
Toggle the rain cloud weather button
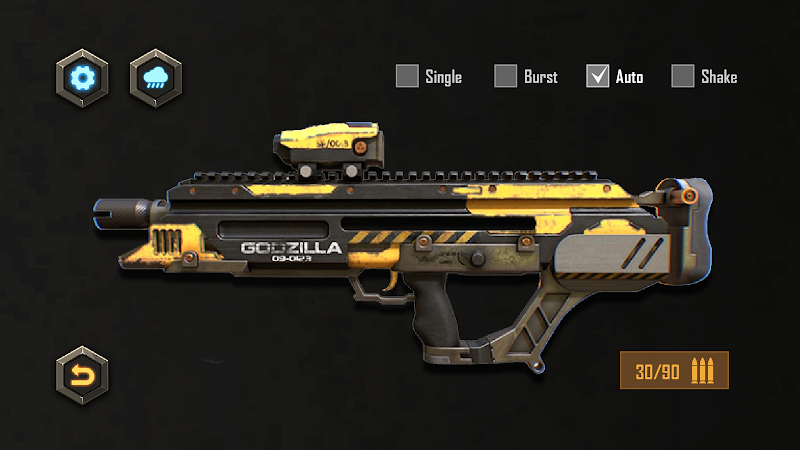click(156, 76)
